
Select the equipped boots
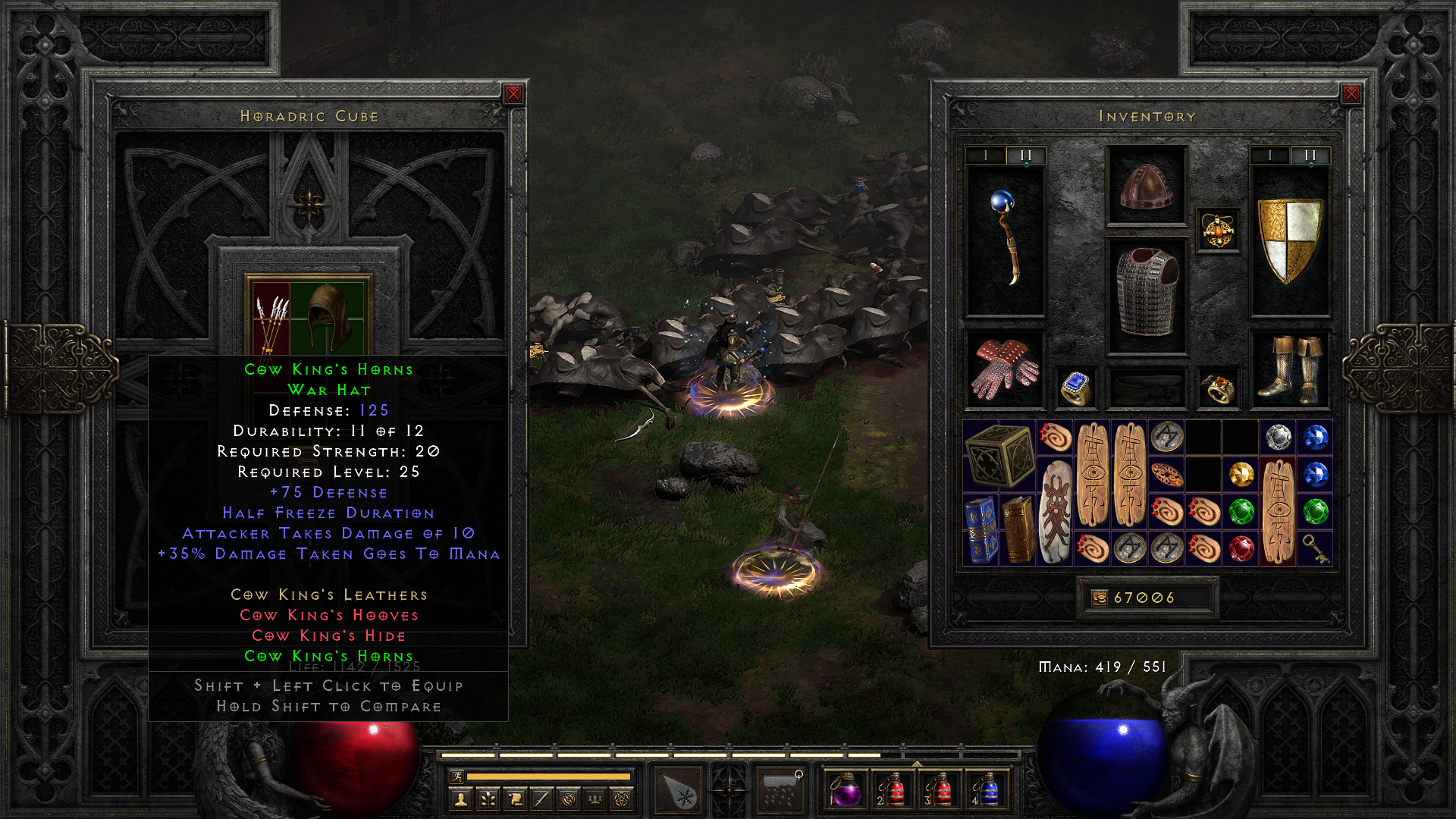1289,369
